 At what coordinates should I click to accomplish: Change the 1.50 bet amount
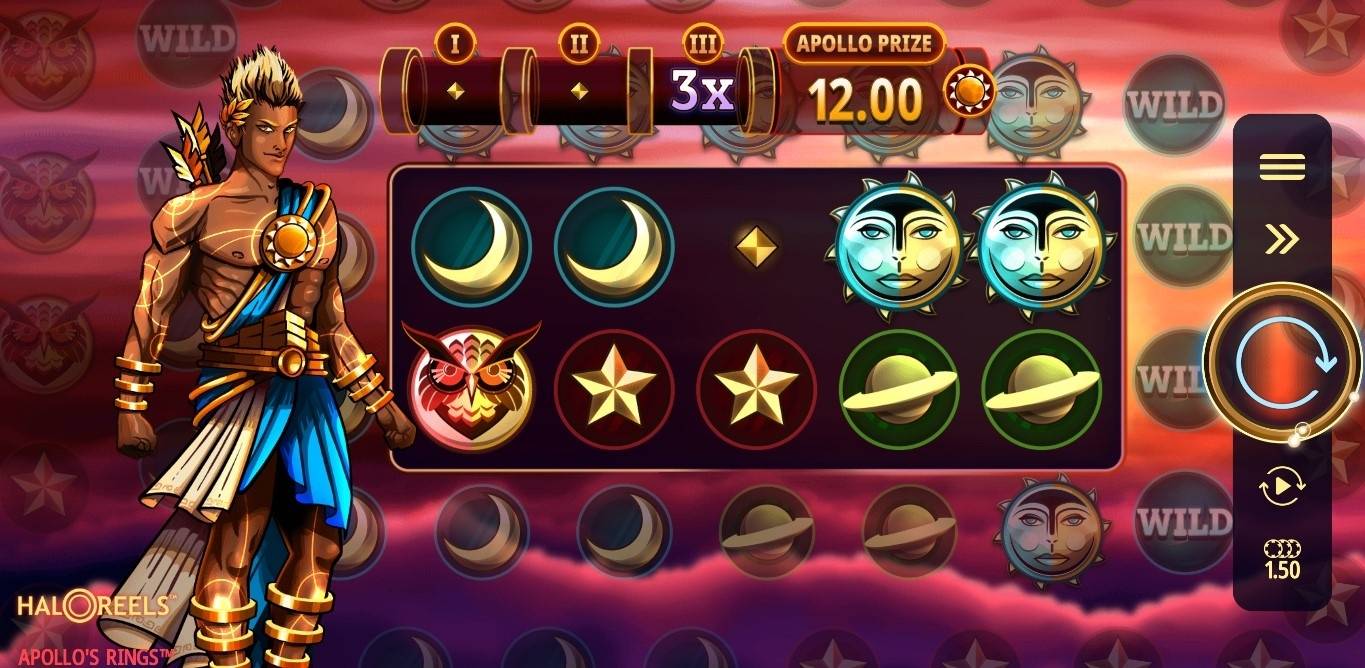[x=1282, y=560]
